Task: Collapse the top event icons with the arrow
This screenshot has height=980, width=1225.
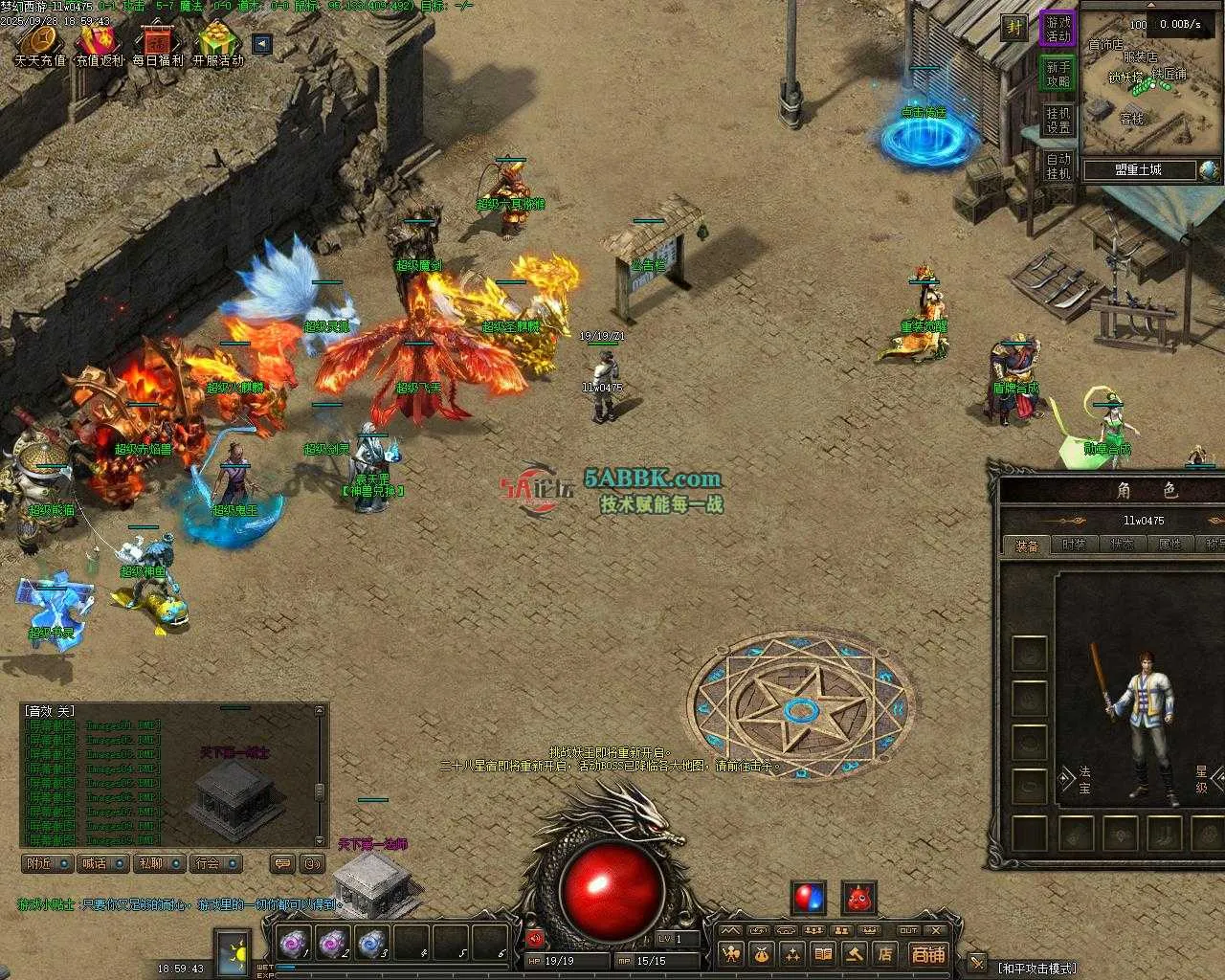Action: click(x=261, y=44)
